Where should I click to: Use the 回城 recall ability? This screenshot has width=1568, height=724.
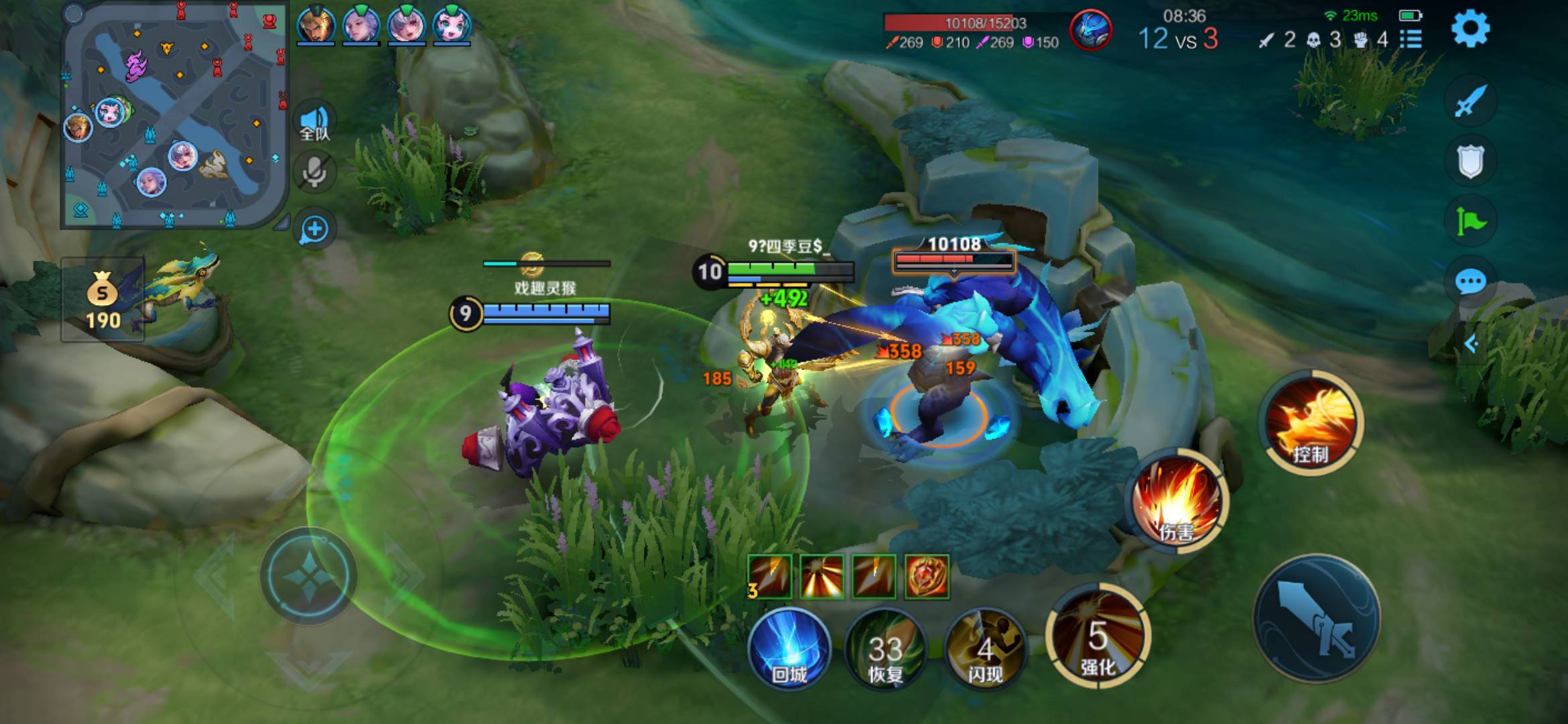pyautogui.click(x=789, y=648)
